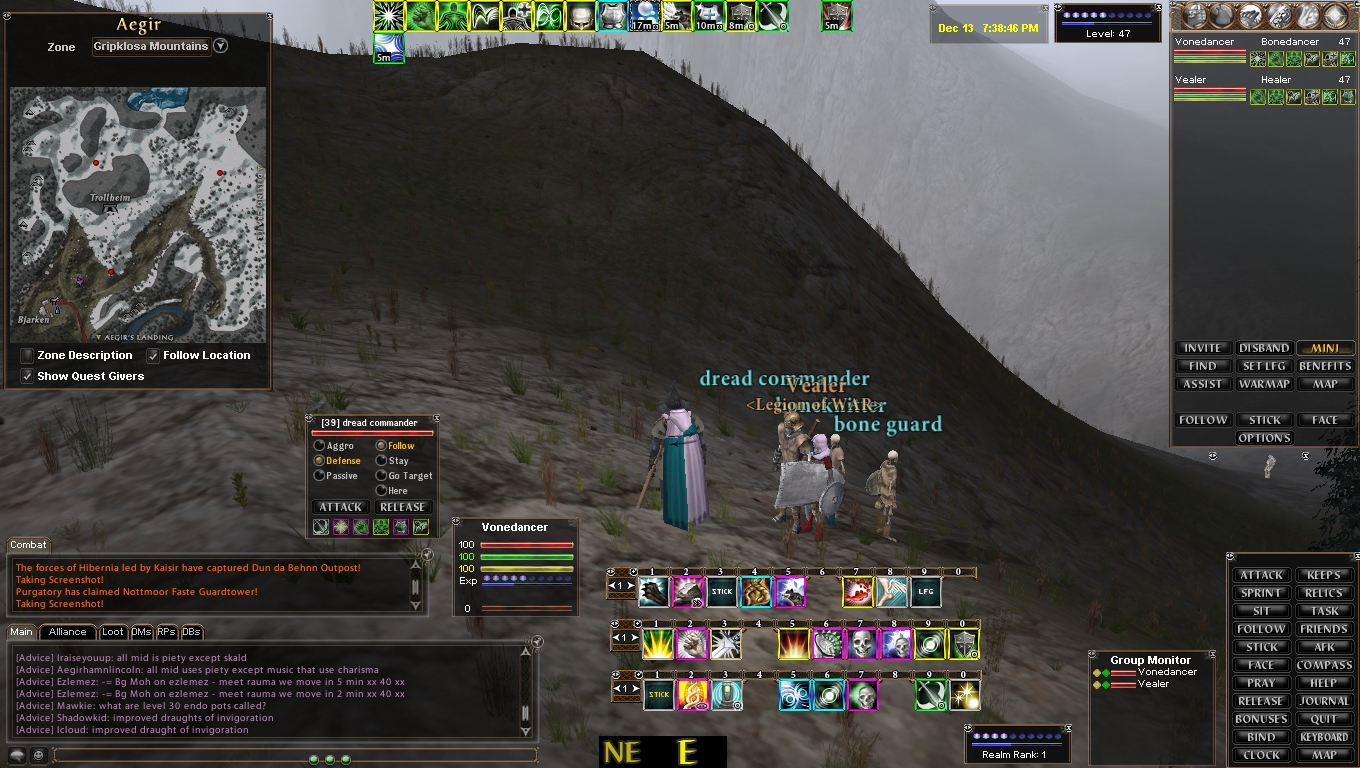Image resolution: width=1360 pixels, height=768 pixels.
Task: Click the QUIT button
Action: coord(1324,719)
